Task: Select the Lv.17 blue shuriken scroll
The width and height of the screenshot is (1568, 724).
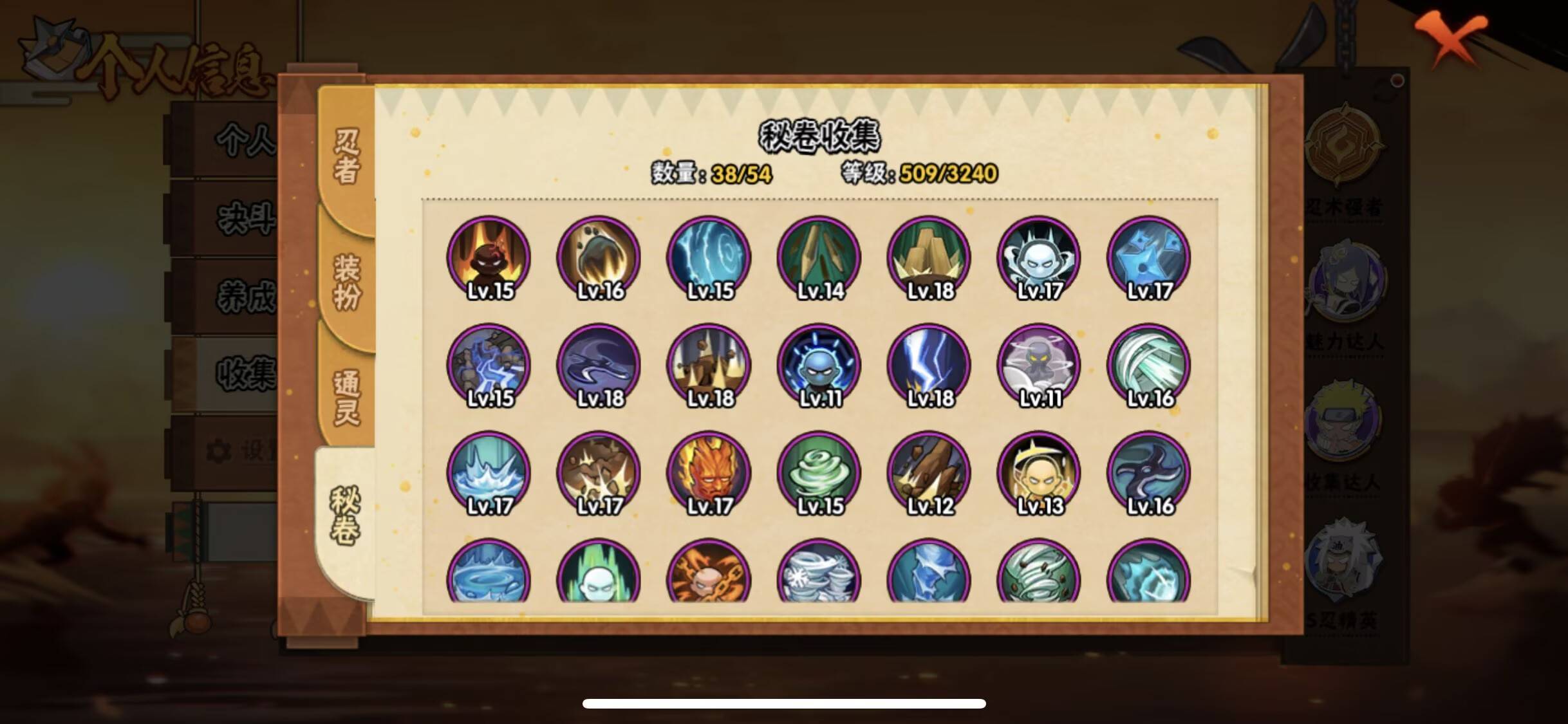Action: click(1149, 257)
